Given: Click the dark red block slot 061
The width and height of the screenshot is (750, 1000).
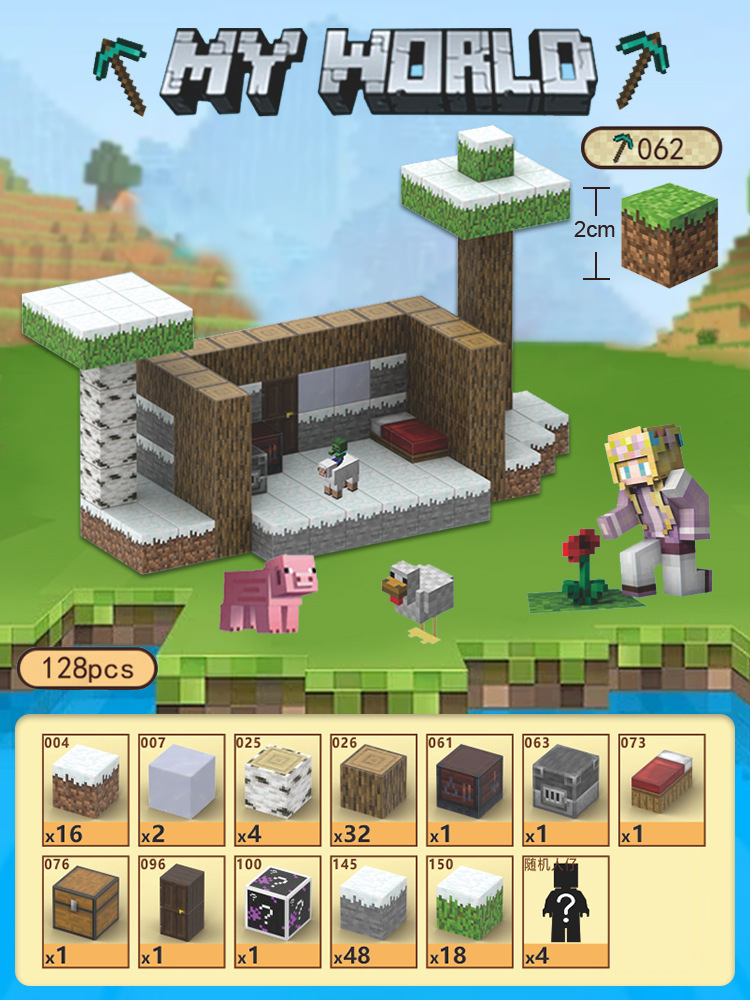Looking at the screenshot, I should click(469, 790).
